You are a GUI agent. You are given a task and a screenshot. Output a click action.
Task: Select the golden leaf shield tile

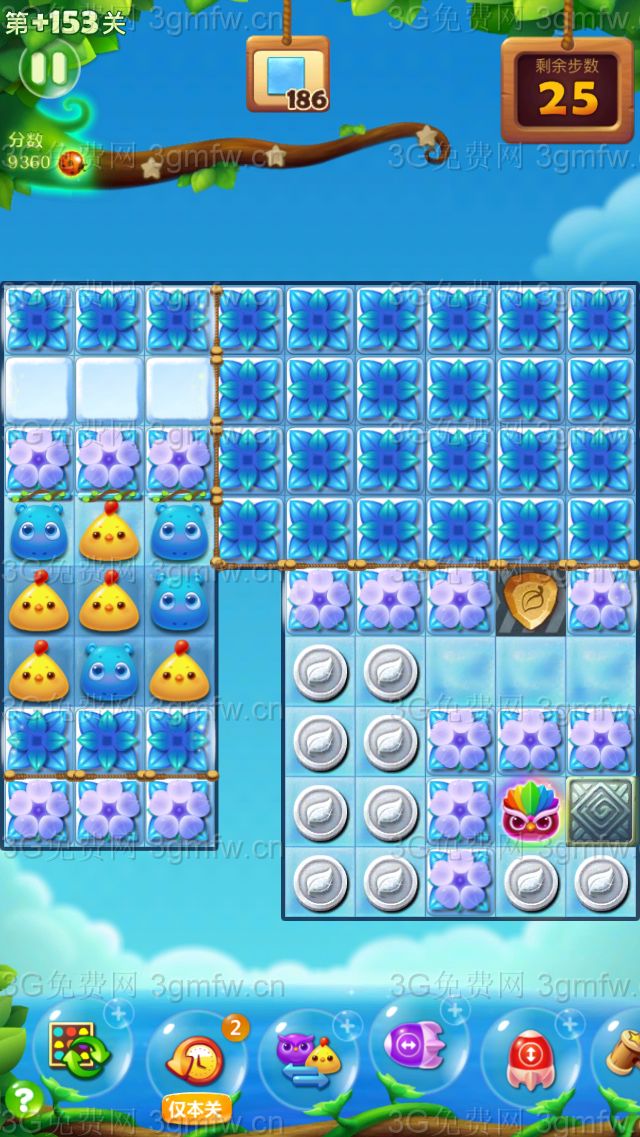tap(530, 601)
